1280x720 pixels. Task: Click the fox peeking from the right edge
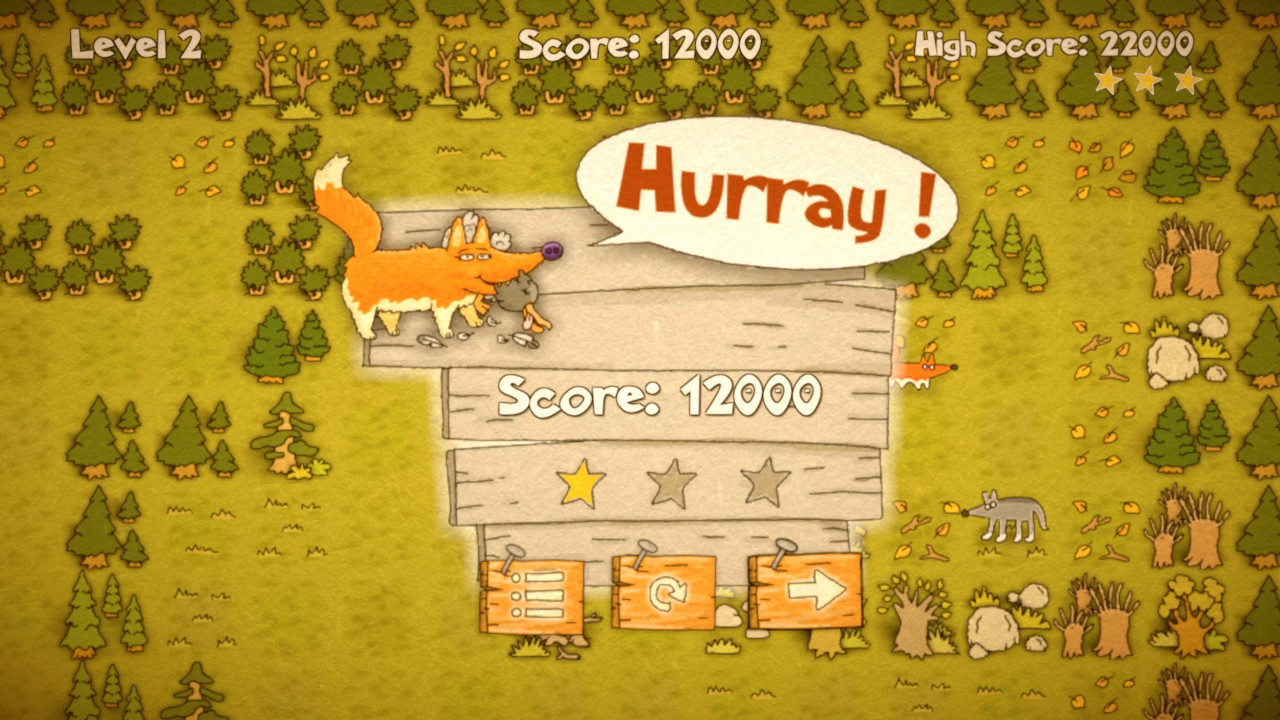point(925,372)
